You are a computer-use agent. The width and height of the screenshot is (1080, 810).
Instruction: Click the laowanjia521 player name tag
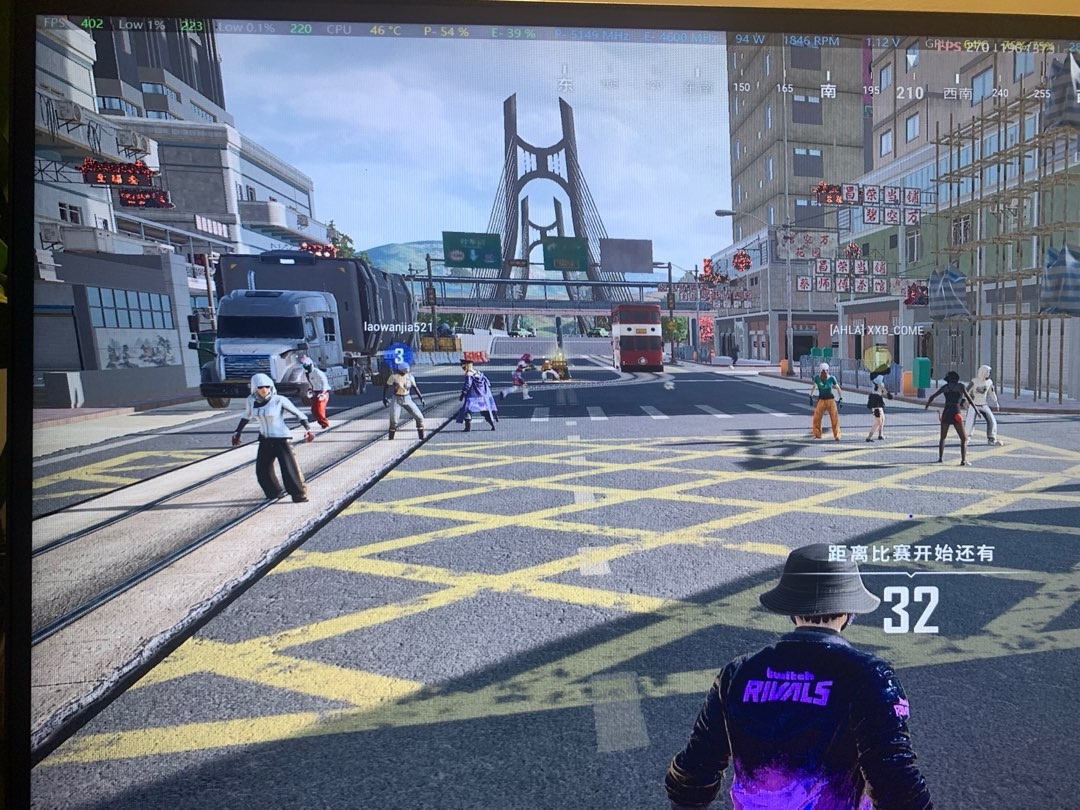(397, 327)
